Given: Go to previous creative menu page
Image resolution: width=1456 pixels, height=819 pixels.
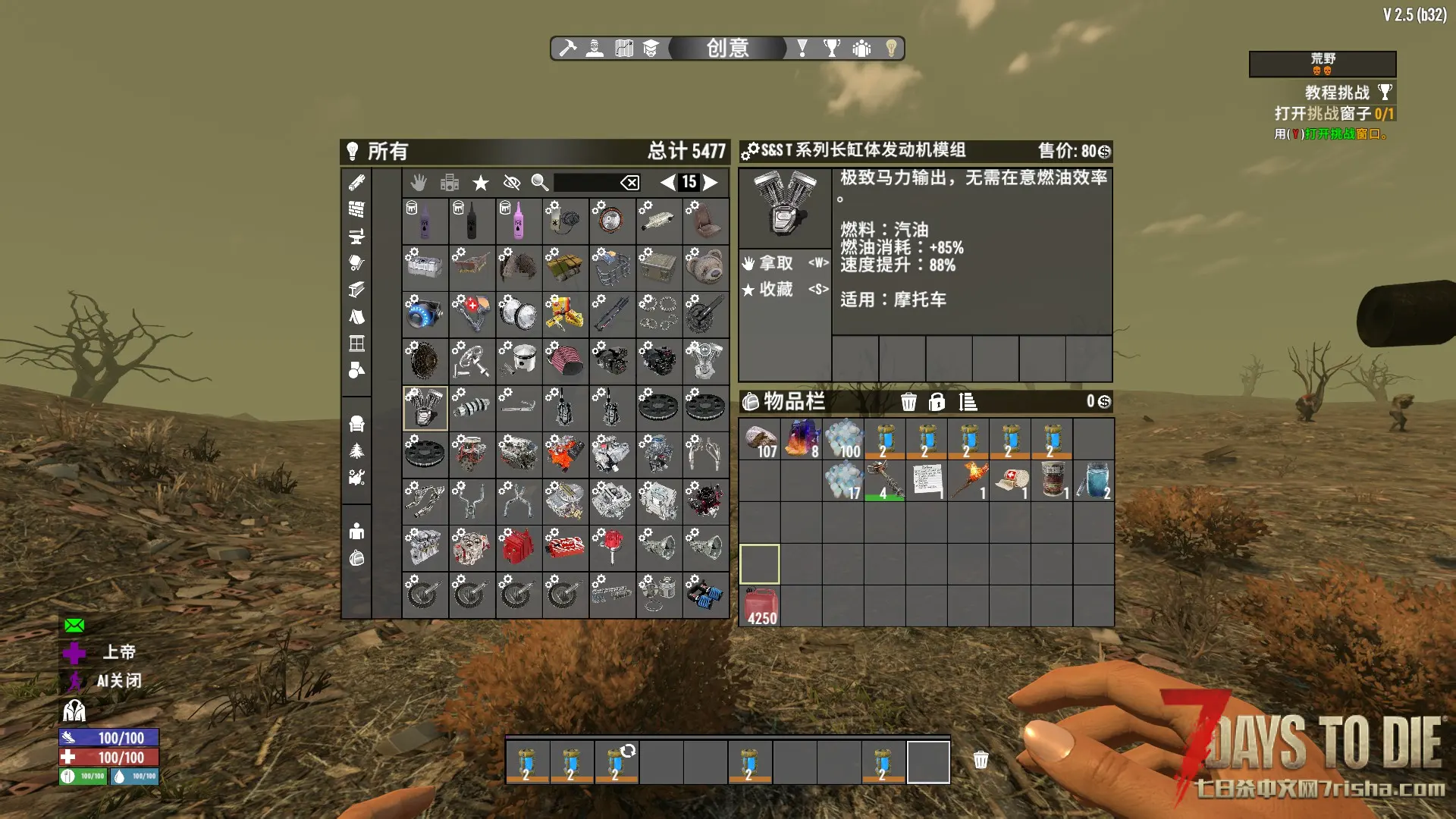Looking at the screenshot, I should click(x=667, y=182).
